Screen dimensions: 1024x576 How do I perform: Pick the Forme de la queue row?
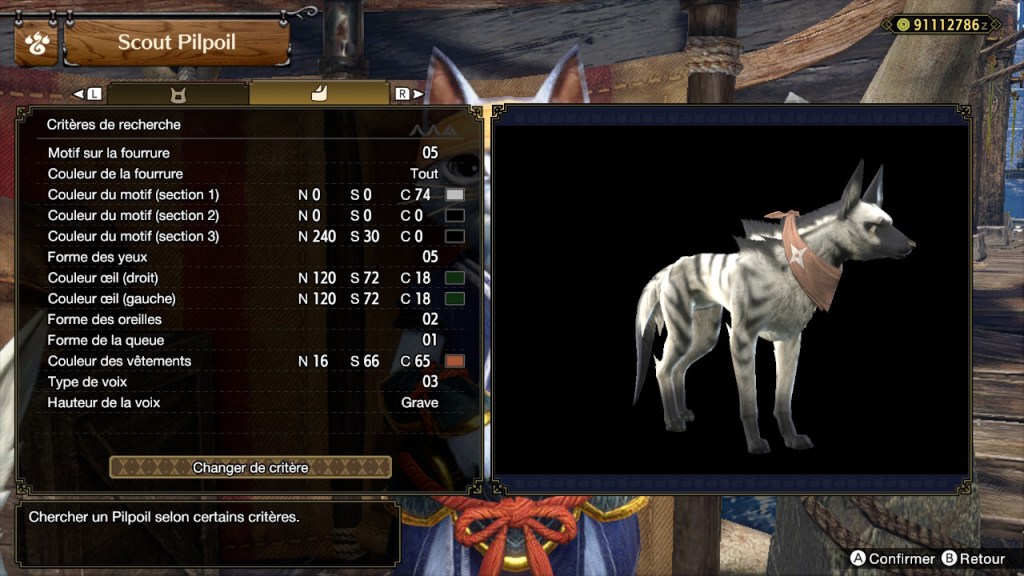(243, 340)
